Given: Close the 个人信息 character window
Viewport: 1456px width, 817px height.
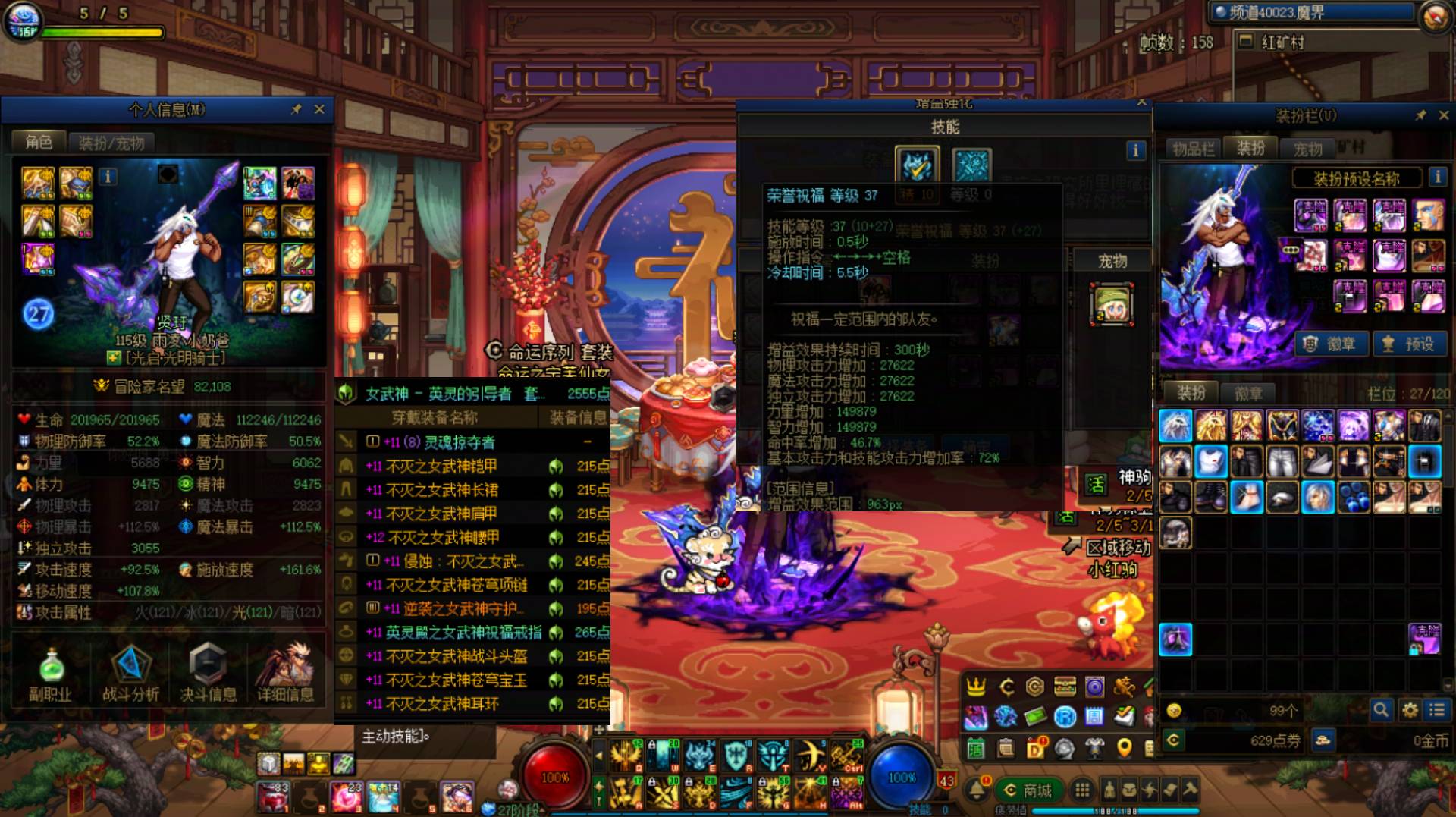Looking at the screenshot, I should click(319, 110).
